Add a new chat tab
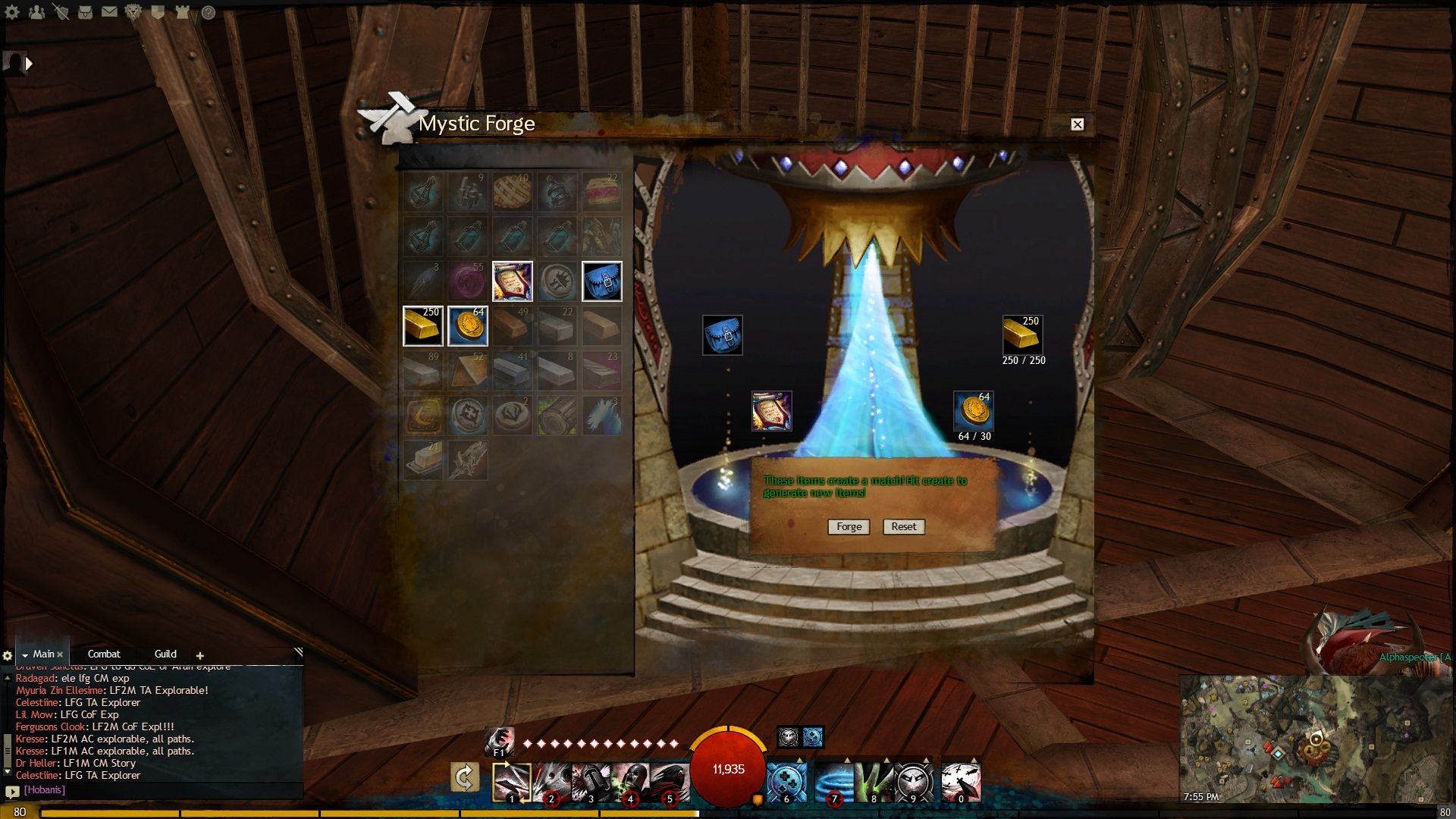Image resolution: width=1456 pixels, height=819 pixels. coord(200,655)
